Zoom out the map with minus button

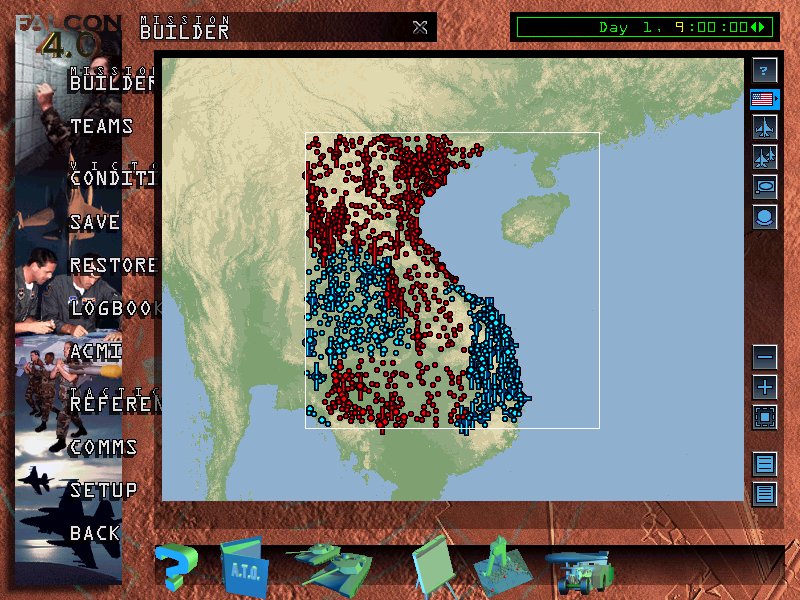[x=765, y=356]
